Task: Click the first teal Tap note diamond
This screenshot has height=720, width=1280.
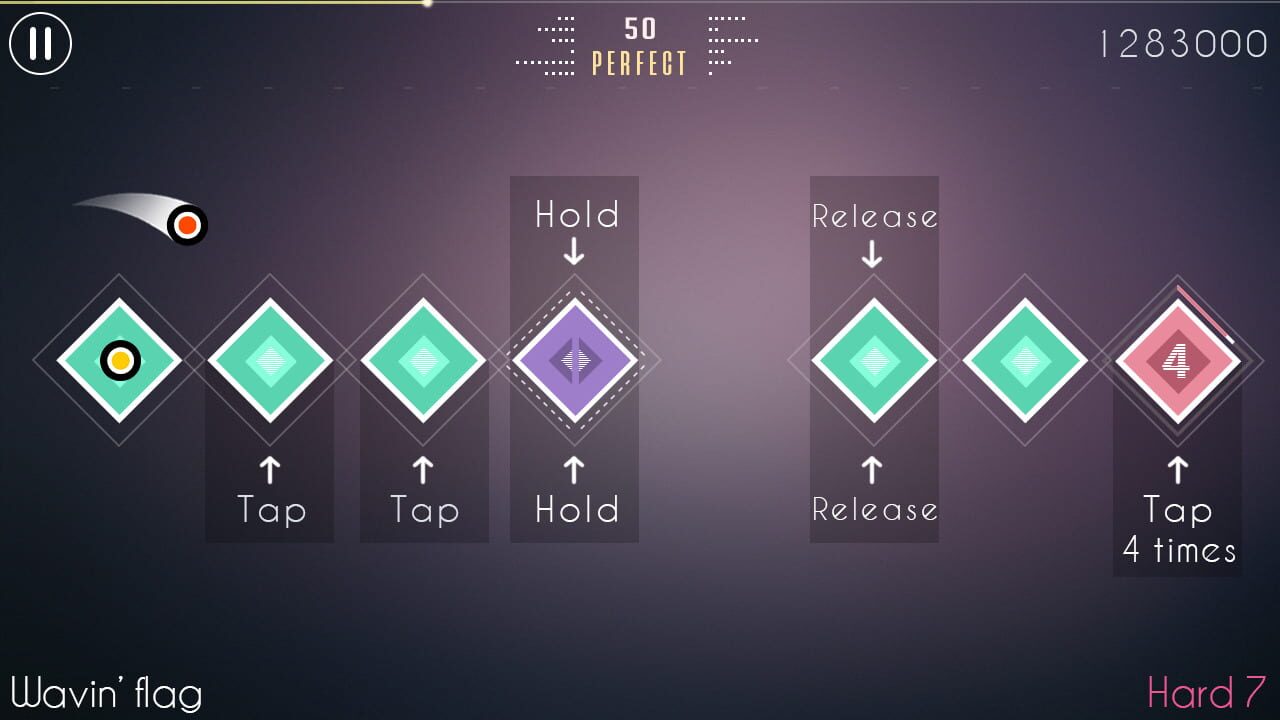Action: click(x=269, y=360)
